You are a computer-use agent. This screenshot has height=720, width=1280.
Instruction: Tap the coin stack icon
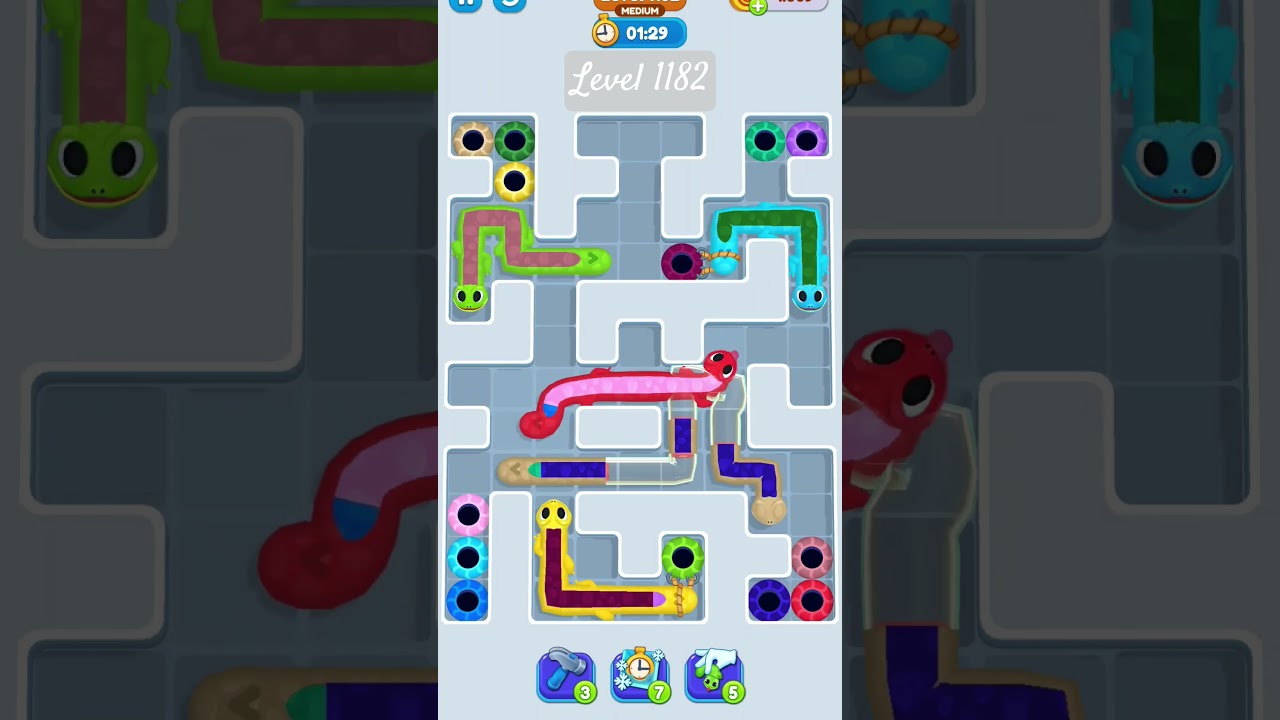coord(736,5)
